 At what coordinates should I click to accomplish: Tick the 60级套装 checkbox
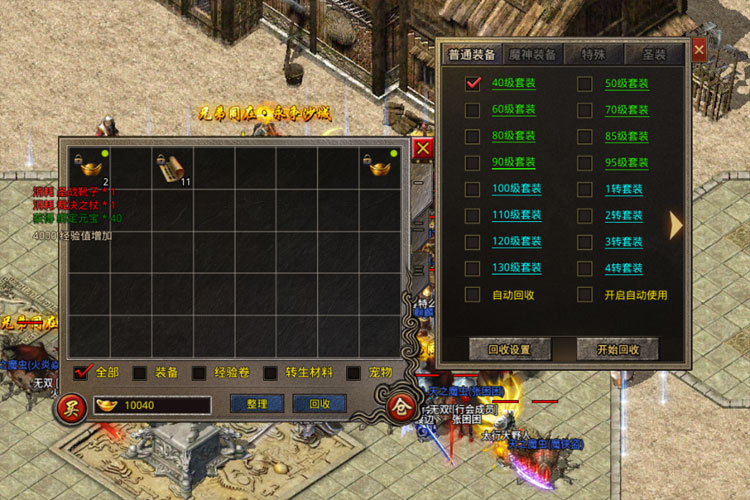(473, 110)
